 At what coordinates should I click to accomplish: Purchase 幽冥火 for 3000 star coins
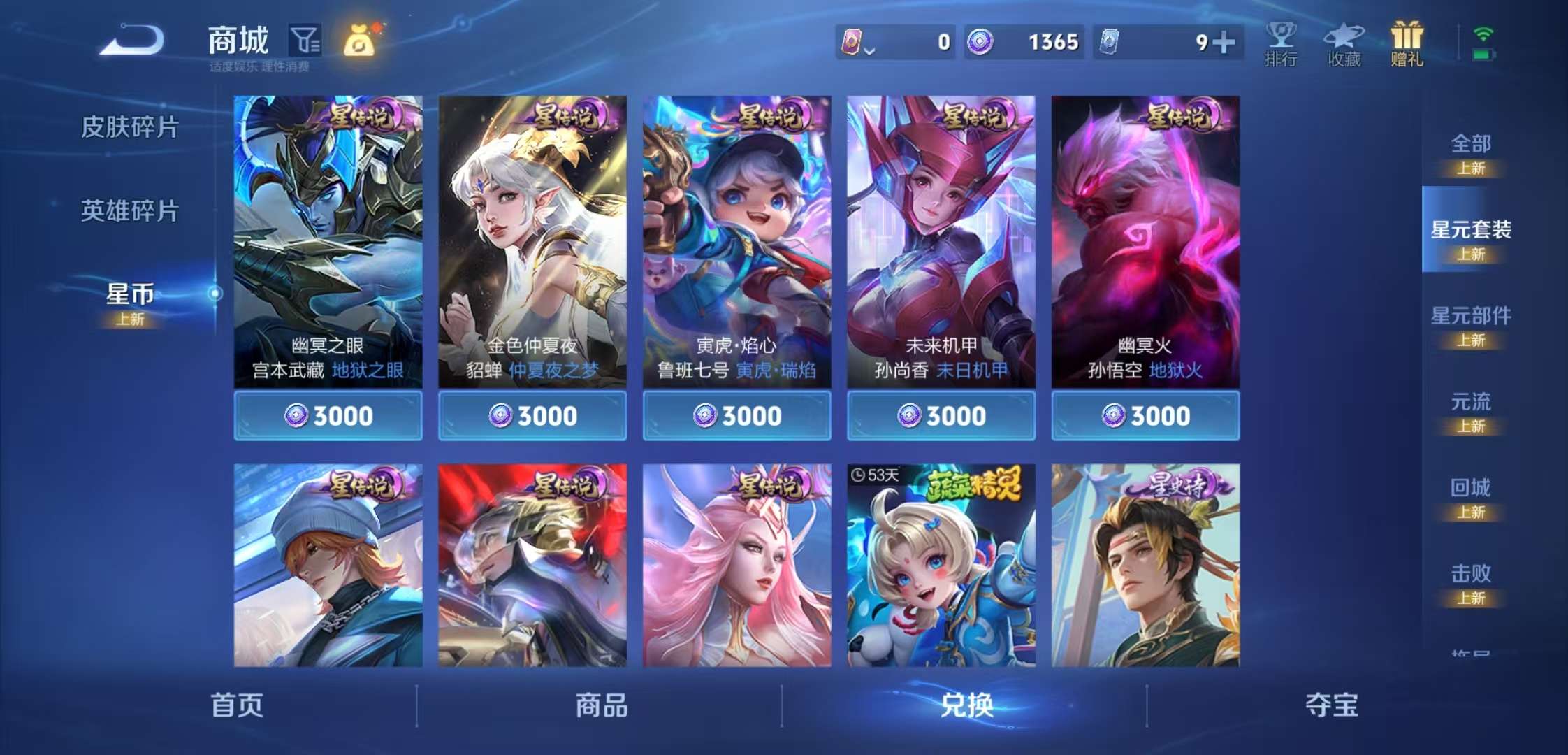pos(1144,415)
